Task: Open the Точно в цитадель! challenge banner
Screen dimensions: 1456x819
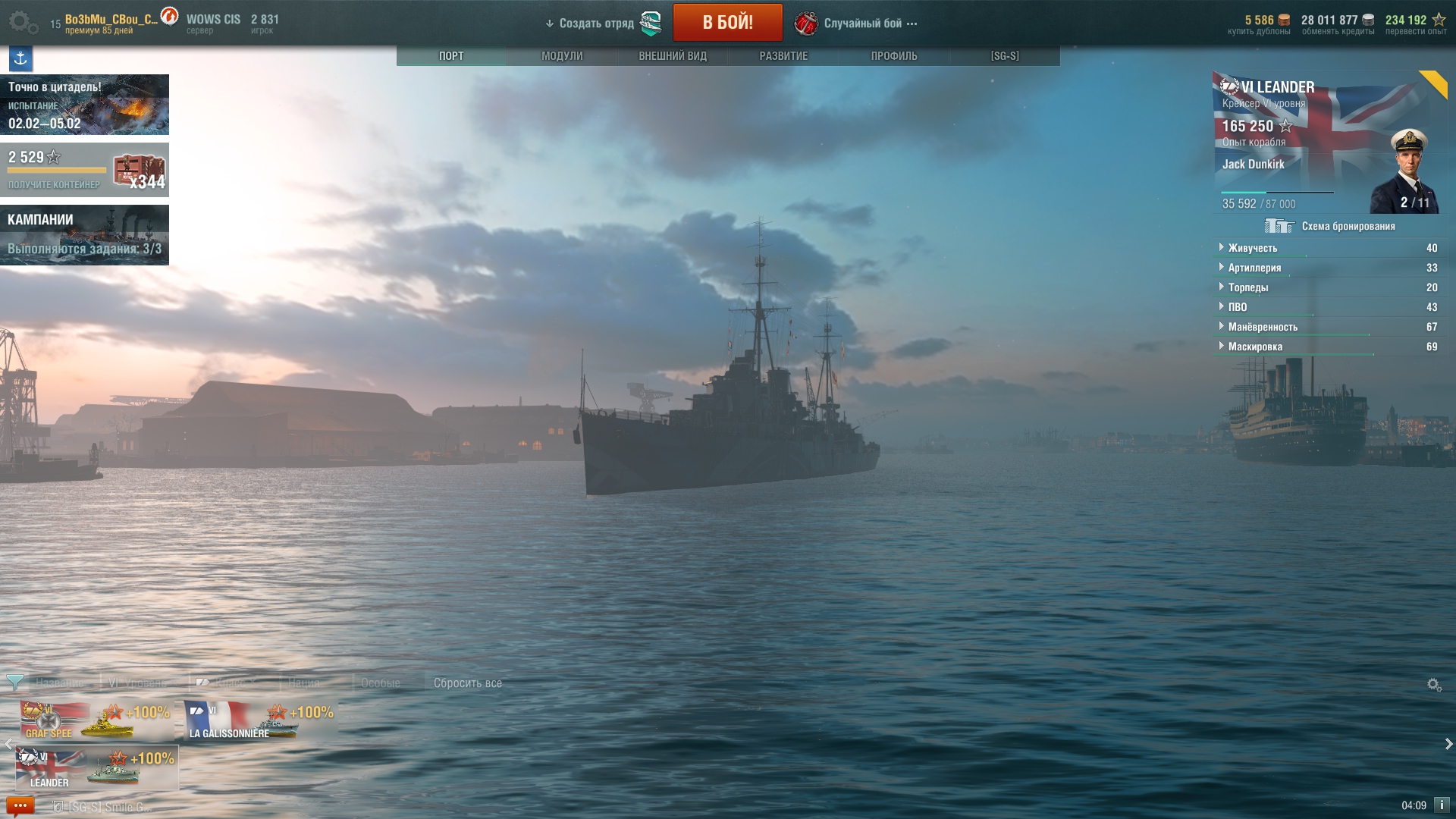Action: [84, 105]
